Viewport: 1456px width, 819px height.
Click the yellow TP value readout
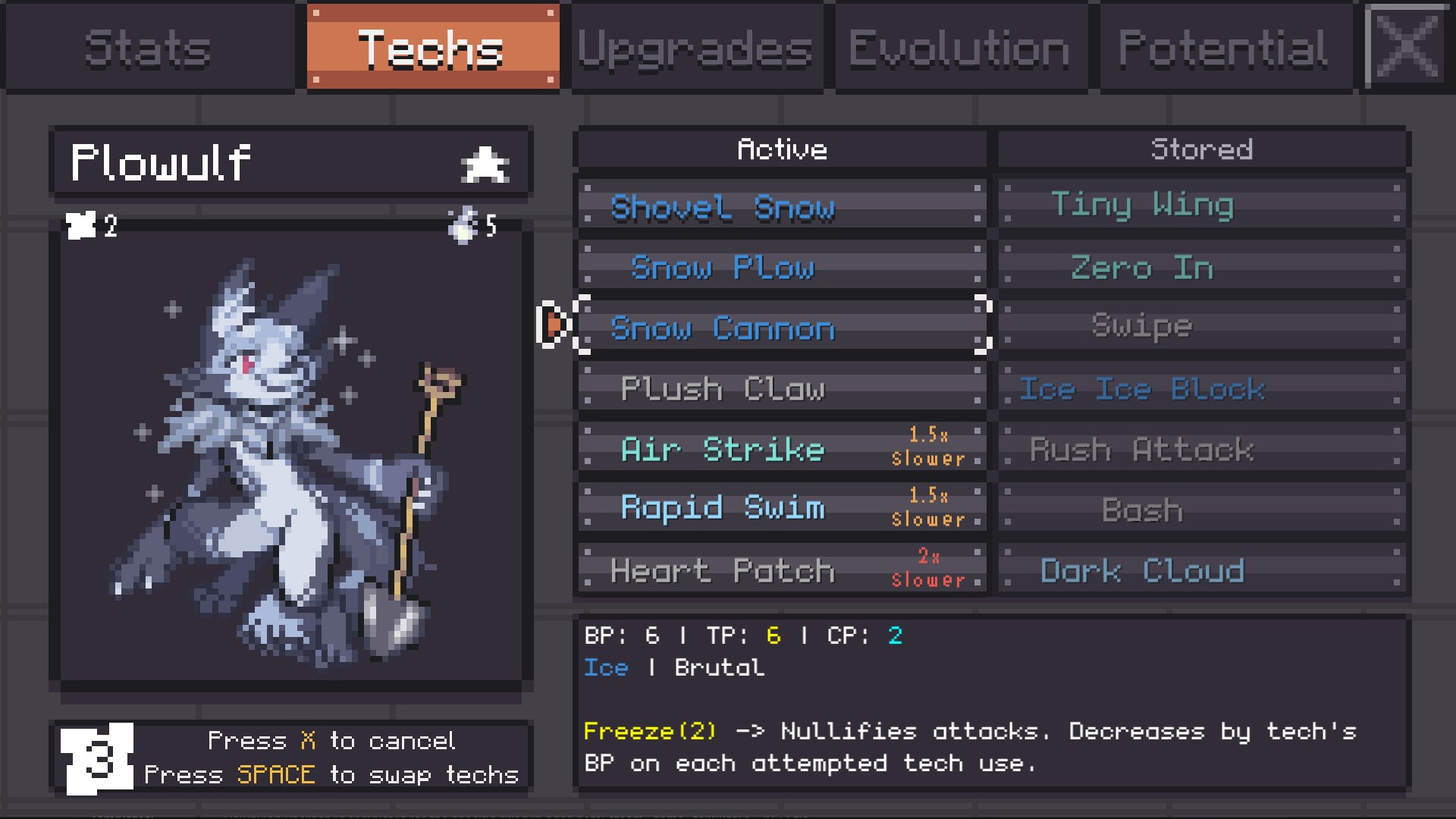click(x=772, y=635)
